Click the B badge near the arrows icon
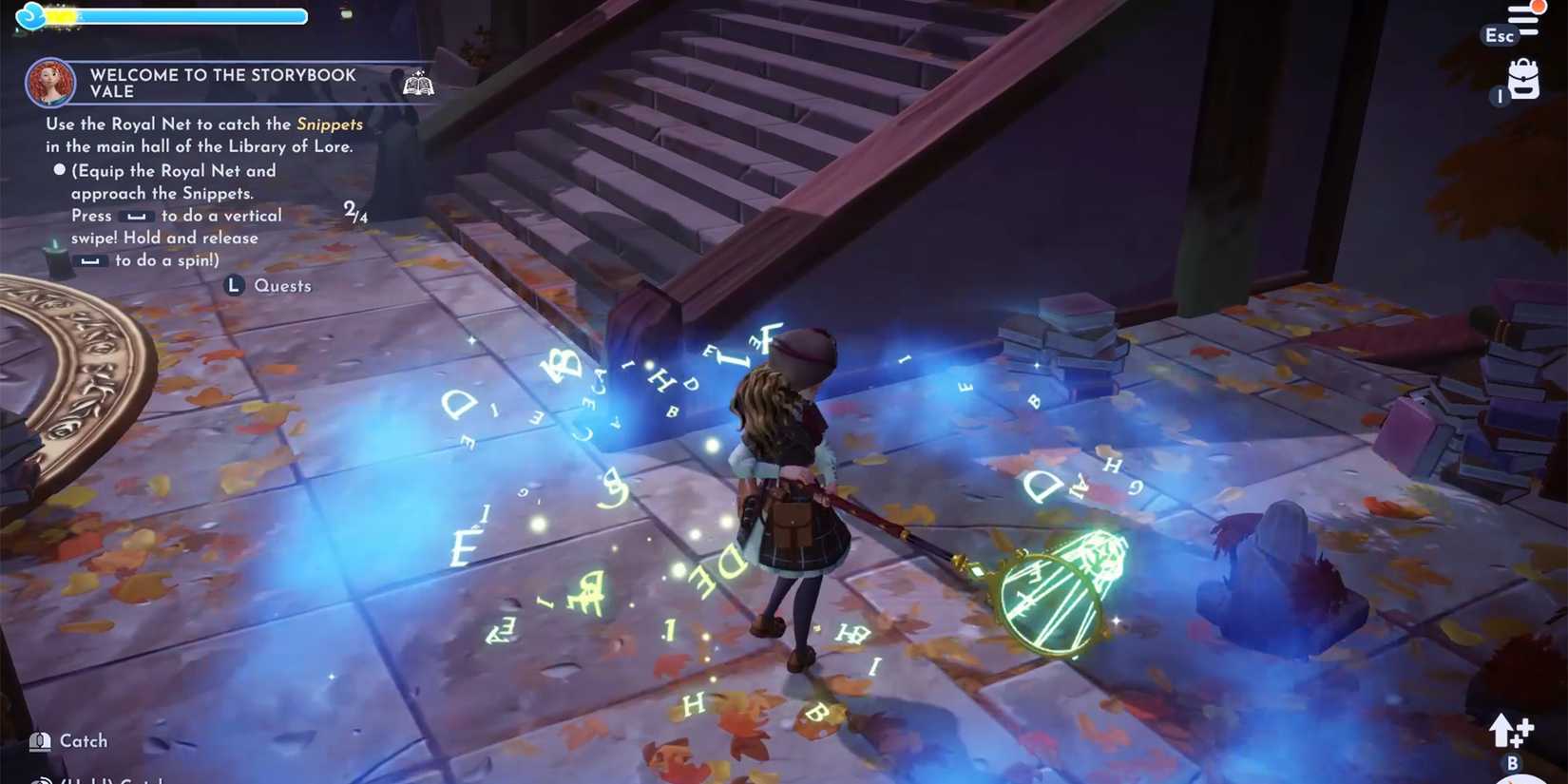This screenshot has width=1568, height=784. pyautogui.click(x=1511, y=762)
